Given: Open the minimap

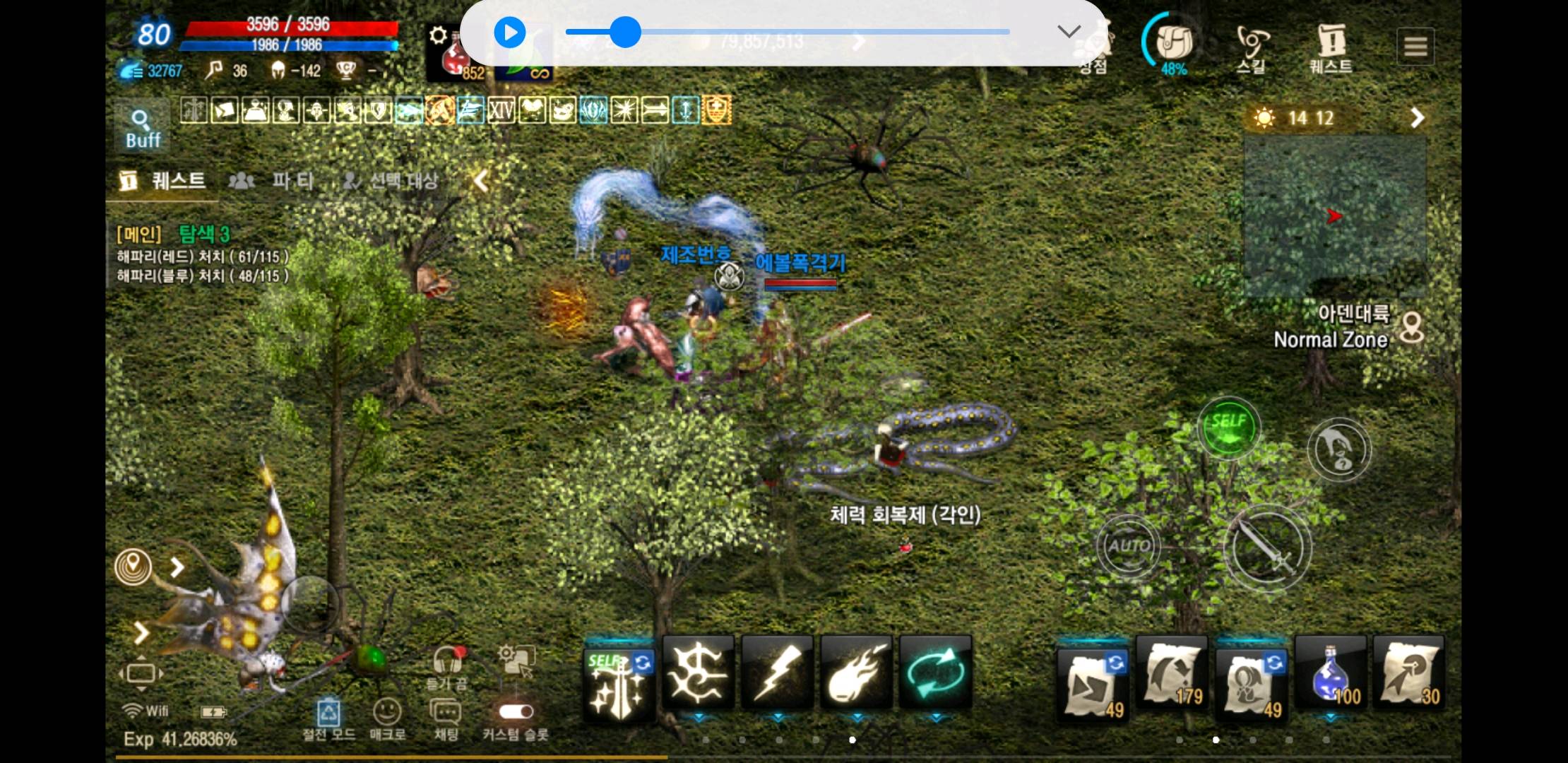Looking at the screenshot, I should coord(1334,215).
